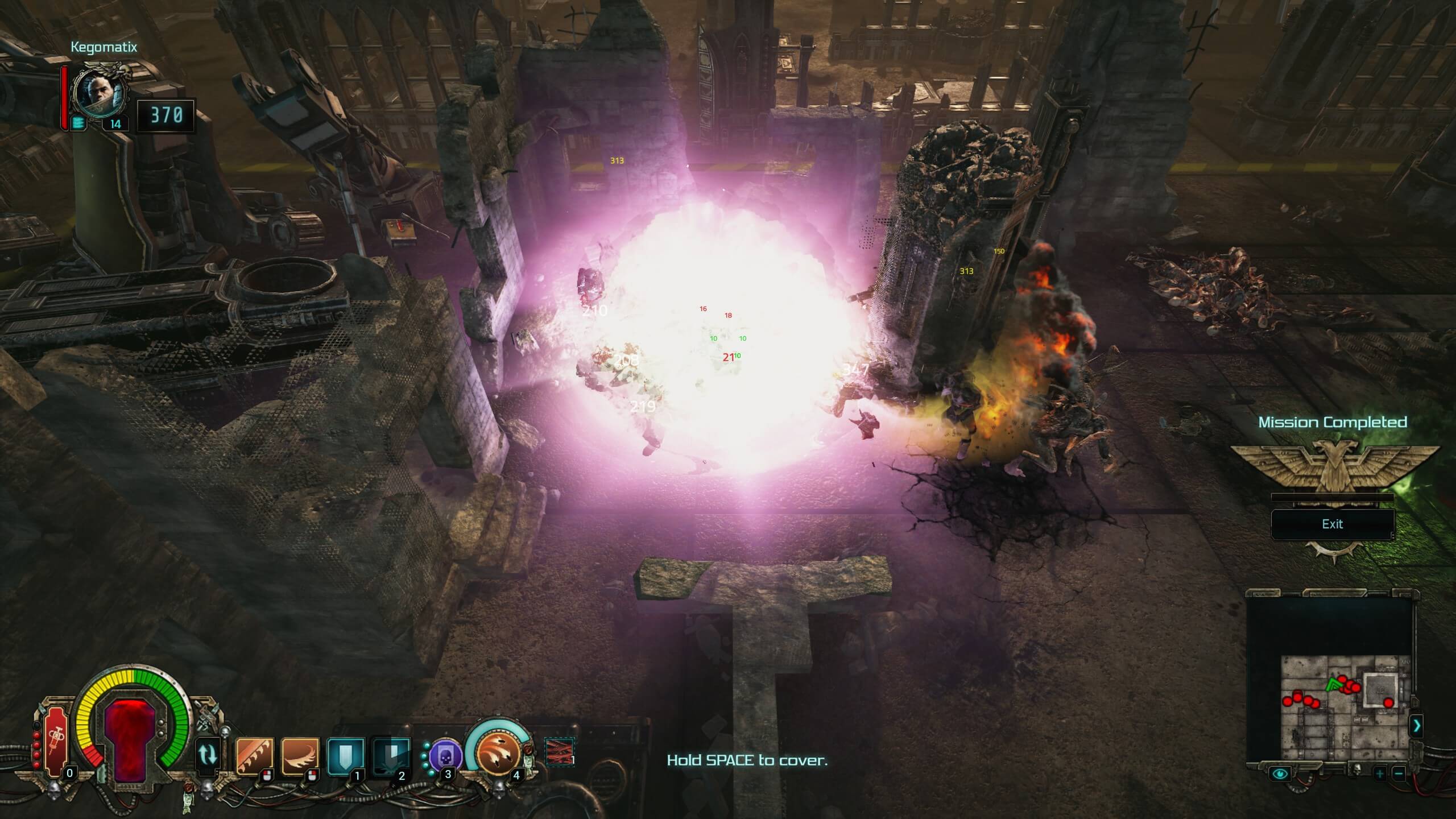Use the red syringe healing item
This screenshot has width=1456, height=819.
[56, 742]
